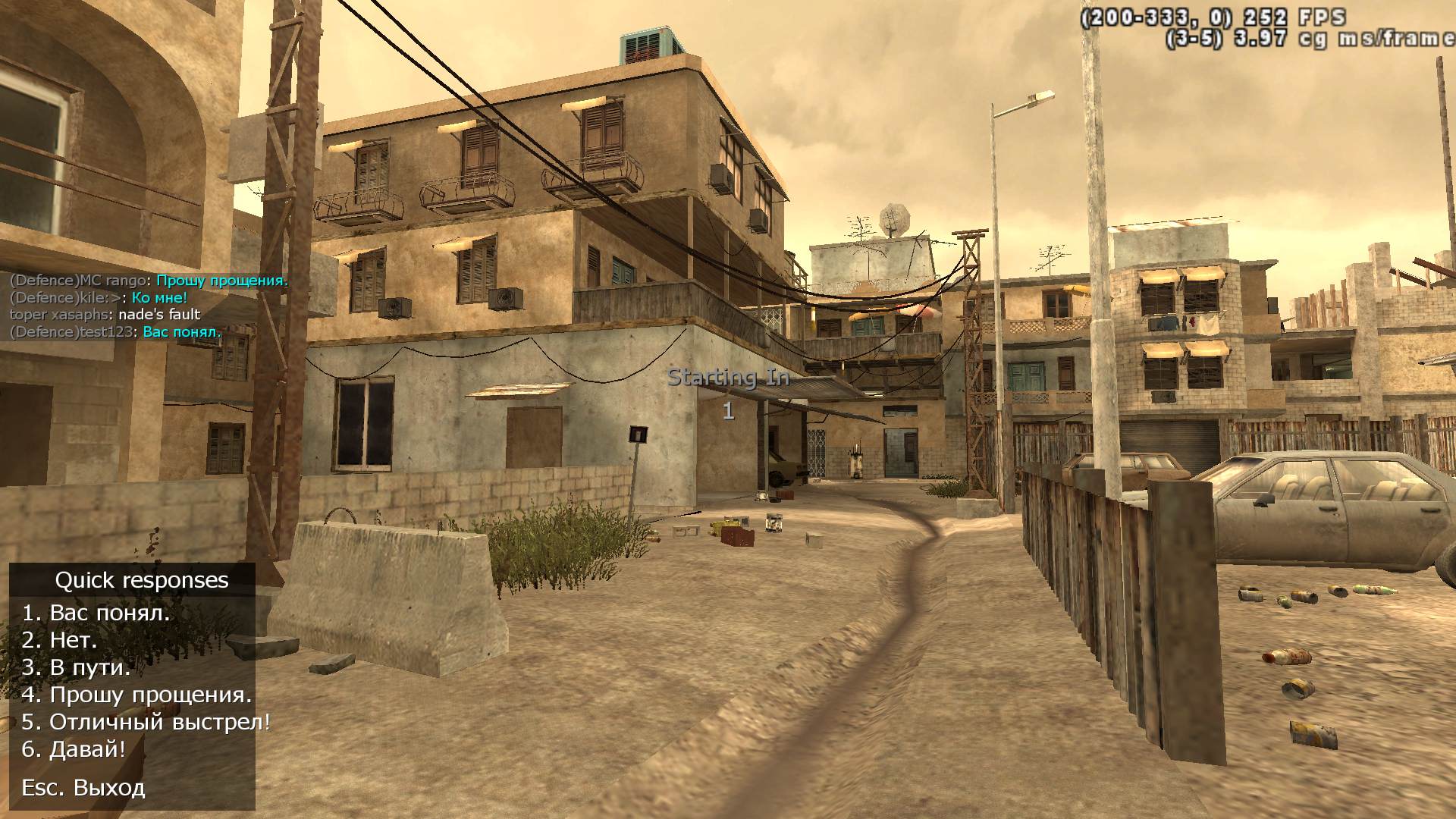Close the menu via "Esc. Выход"
The image size is (1456, 819).
point(83,788)
